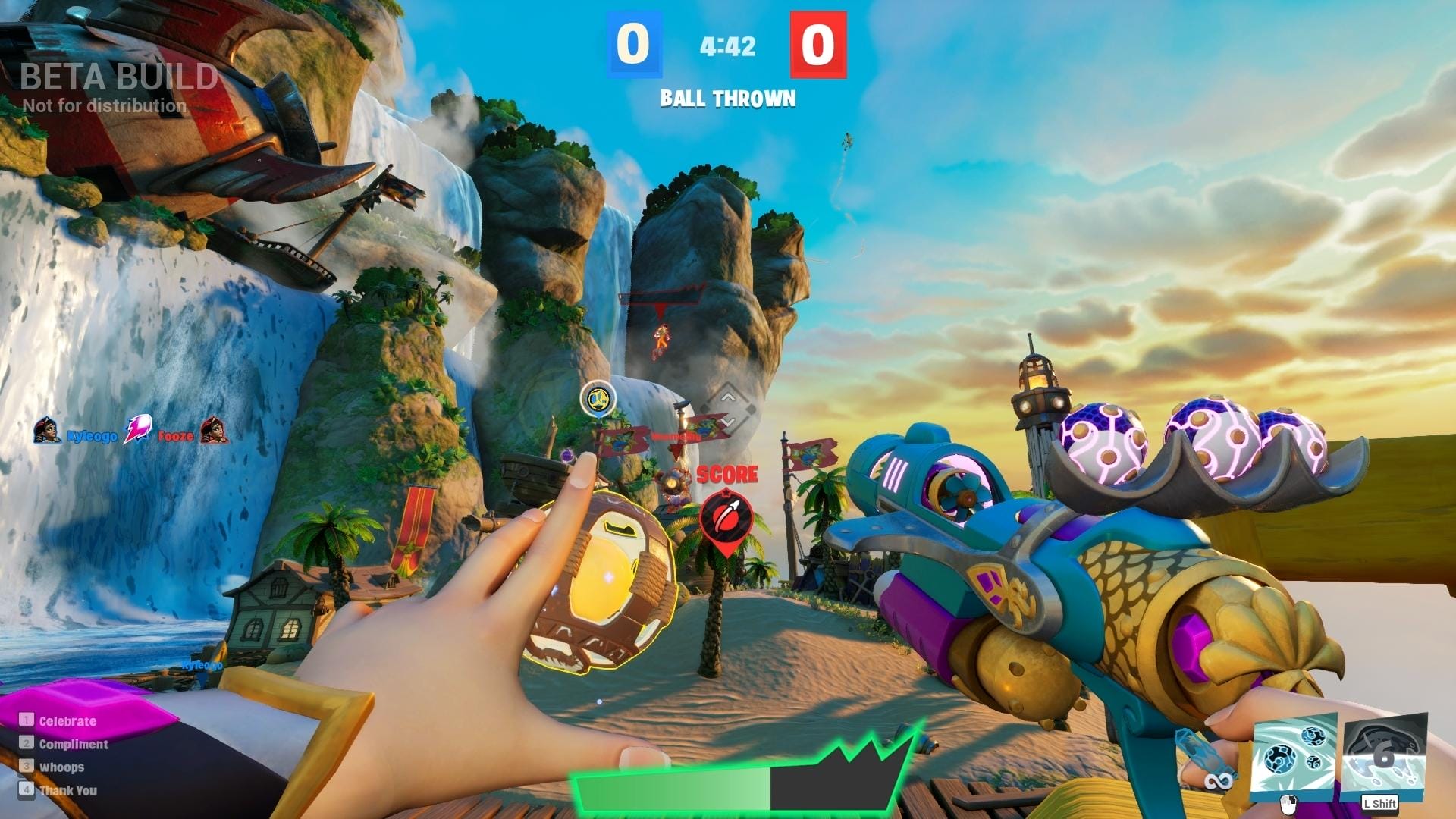Activate the triple orb shot ability icon

(1294, 755)
